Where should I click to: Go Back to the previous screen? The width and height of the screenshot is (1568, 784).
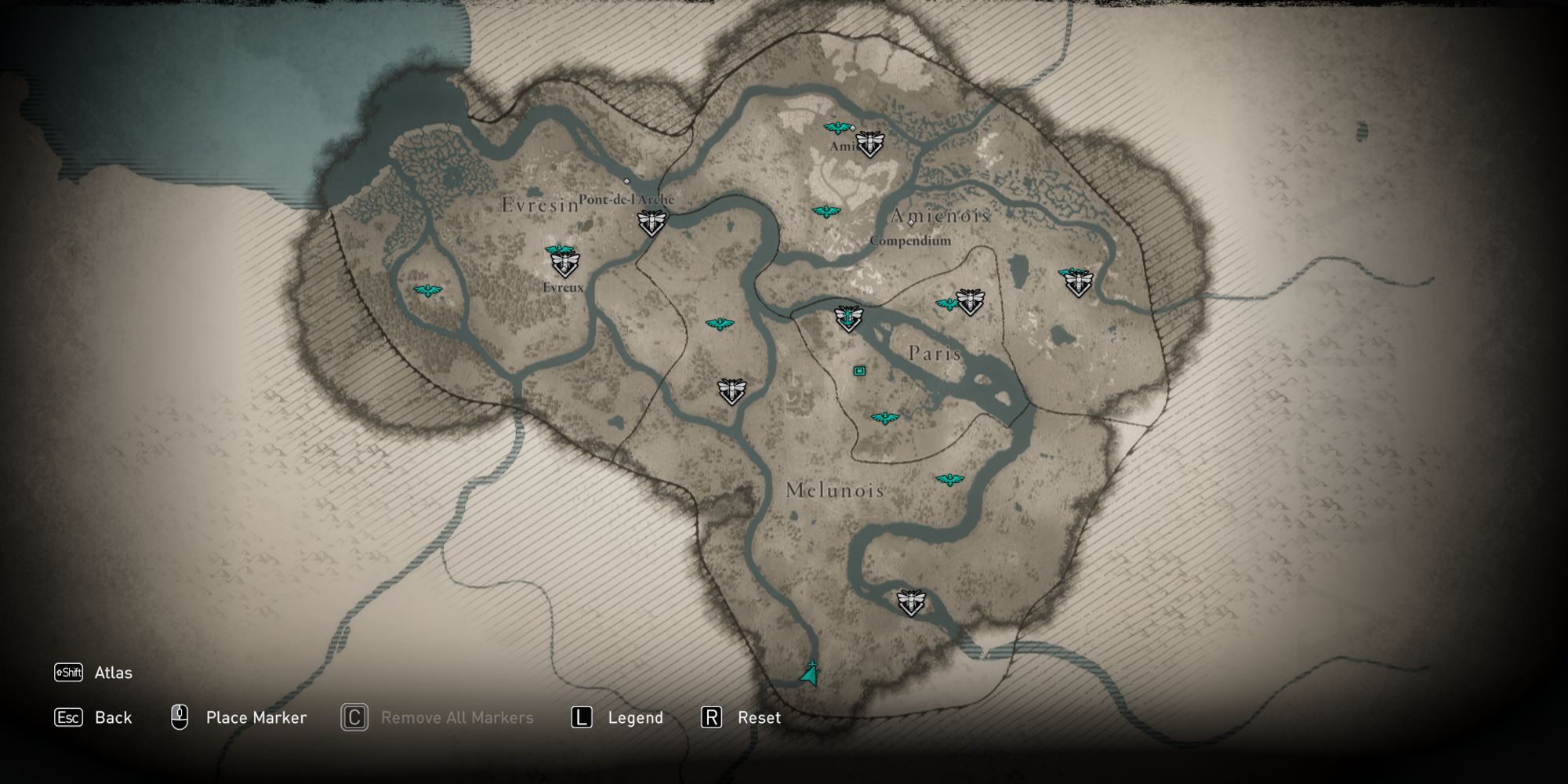114,717
